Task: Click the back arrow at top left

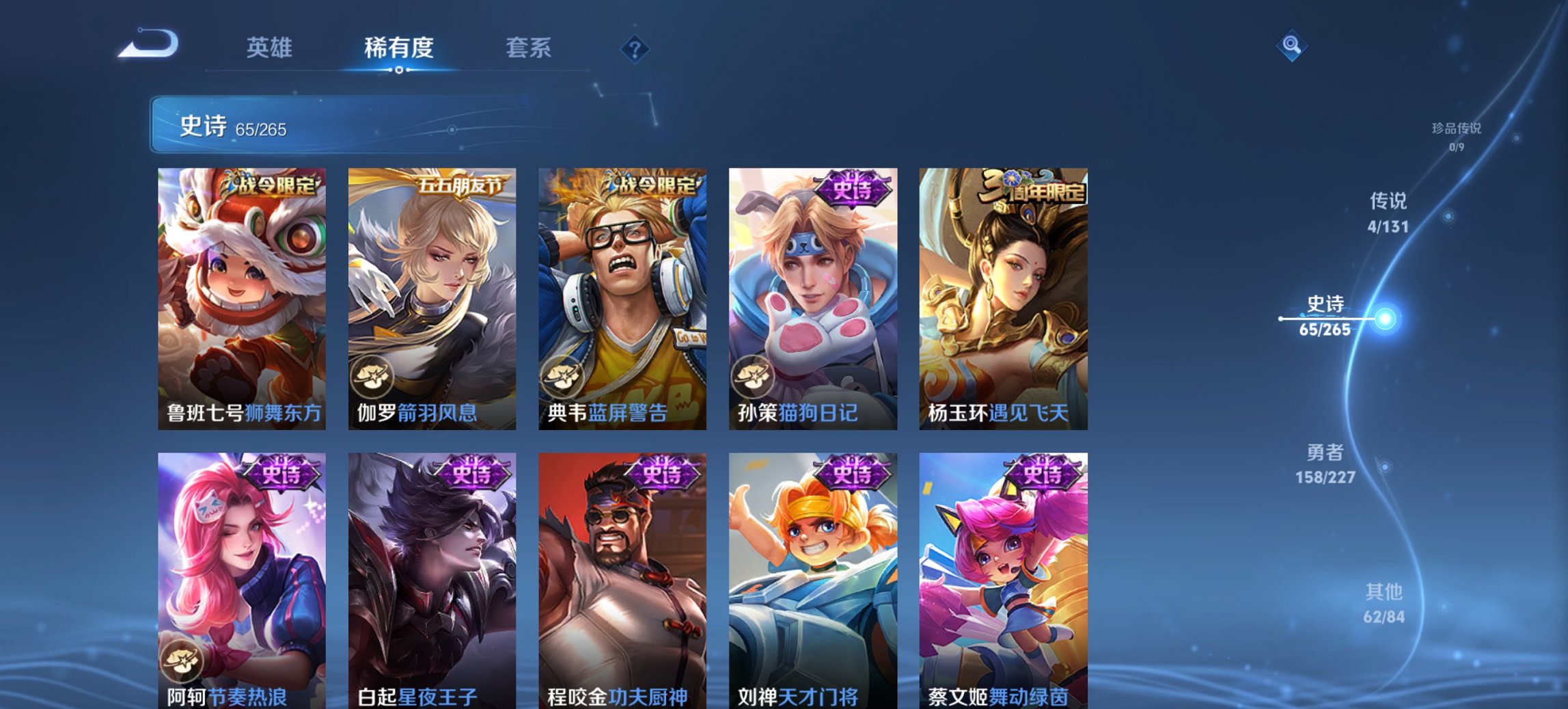Action: coord(149,44)
